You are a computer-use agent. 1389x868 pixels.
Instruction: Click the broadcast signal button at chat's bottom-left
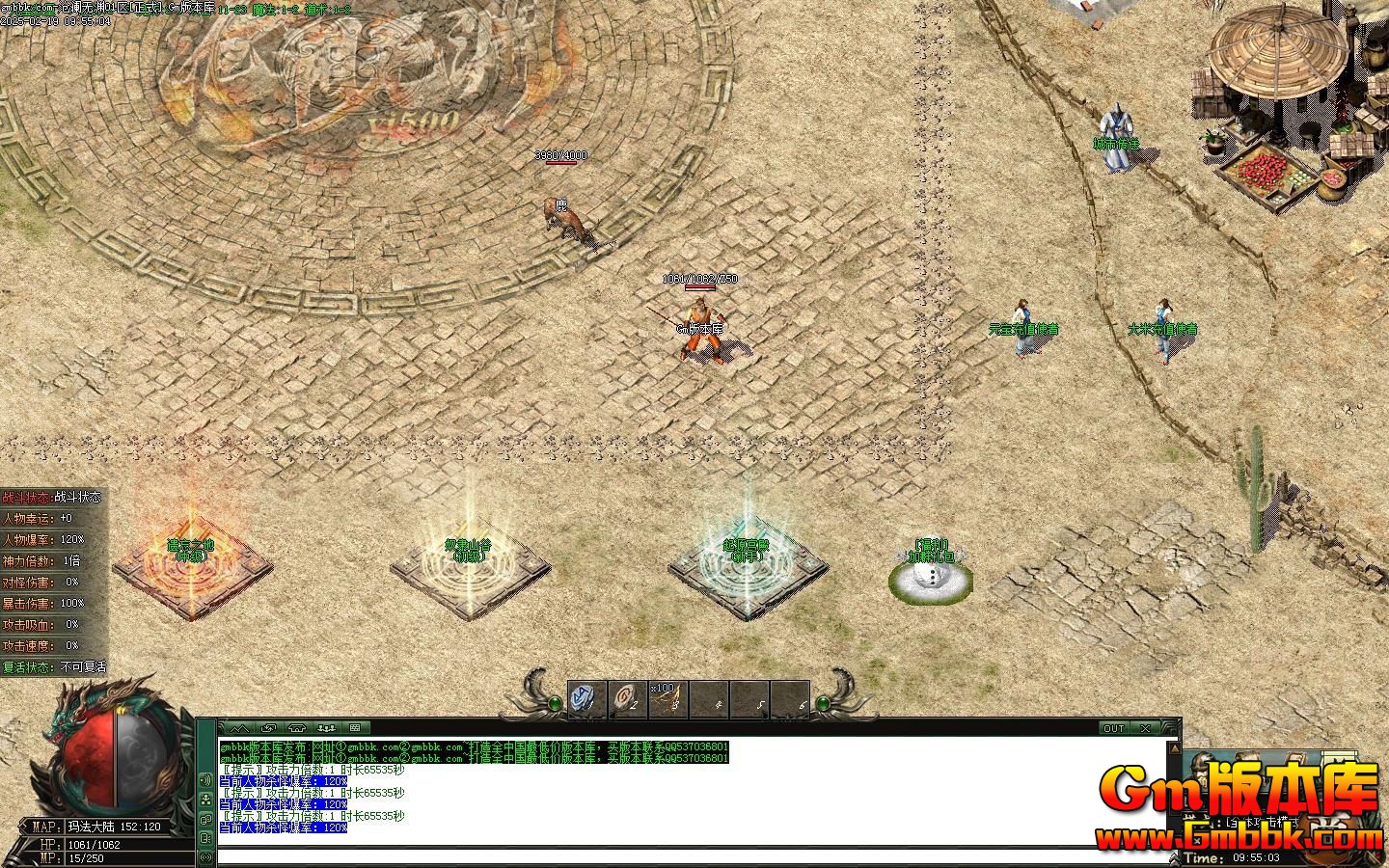(x=205, y=856)
